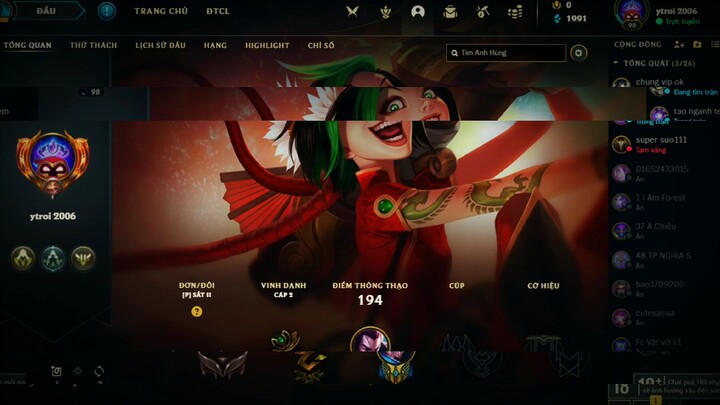The width and height of the screenshot is (720, 405).
Task: Open the ytroi 2006 account status menu
Action: coord(668,14)
